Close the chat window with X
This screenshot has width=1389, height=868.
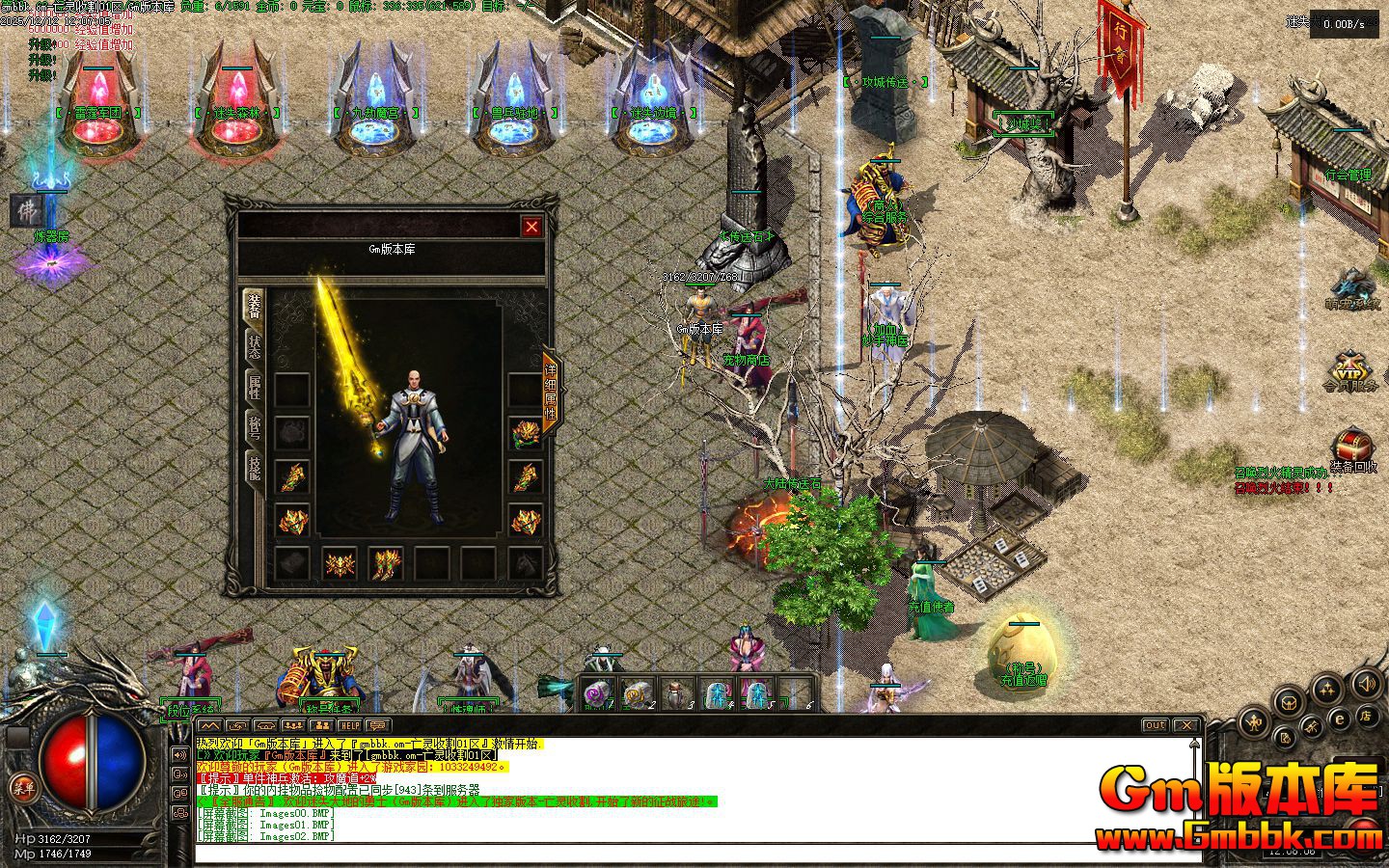(1185, 725)
